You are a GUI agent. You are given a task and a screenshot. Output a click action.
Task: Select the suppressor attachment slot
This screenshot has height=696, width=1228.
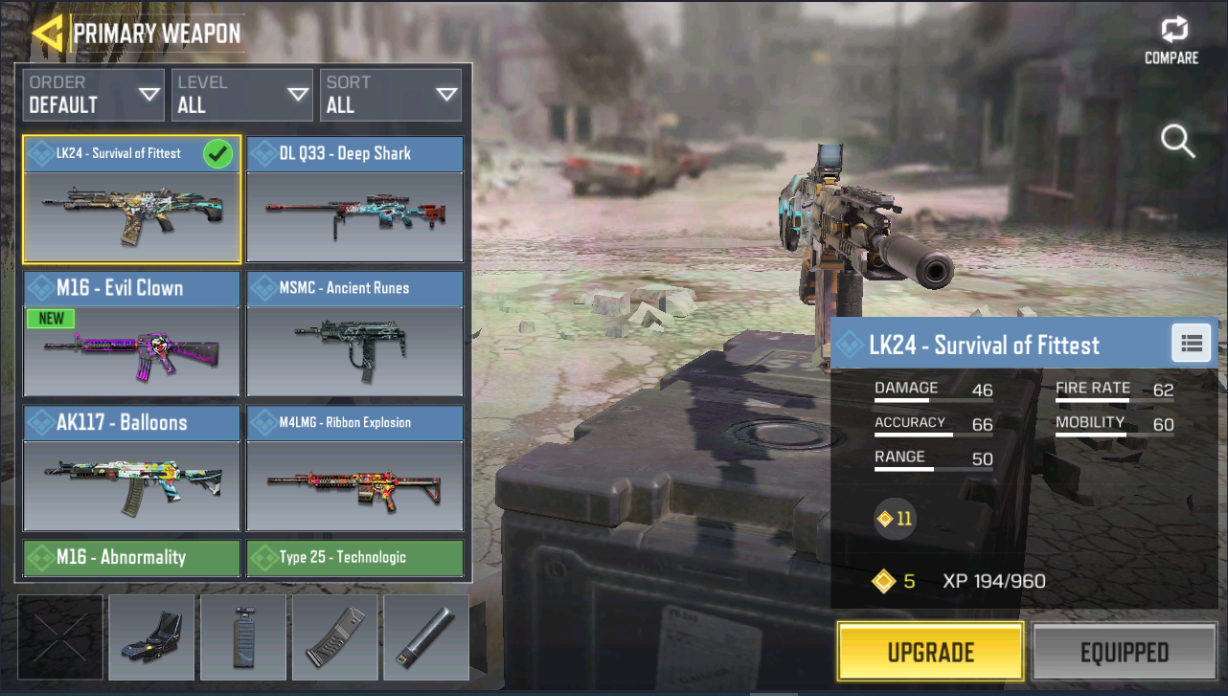(426, 638)
